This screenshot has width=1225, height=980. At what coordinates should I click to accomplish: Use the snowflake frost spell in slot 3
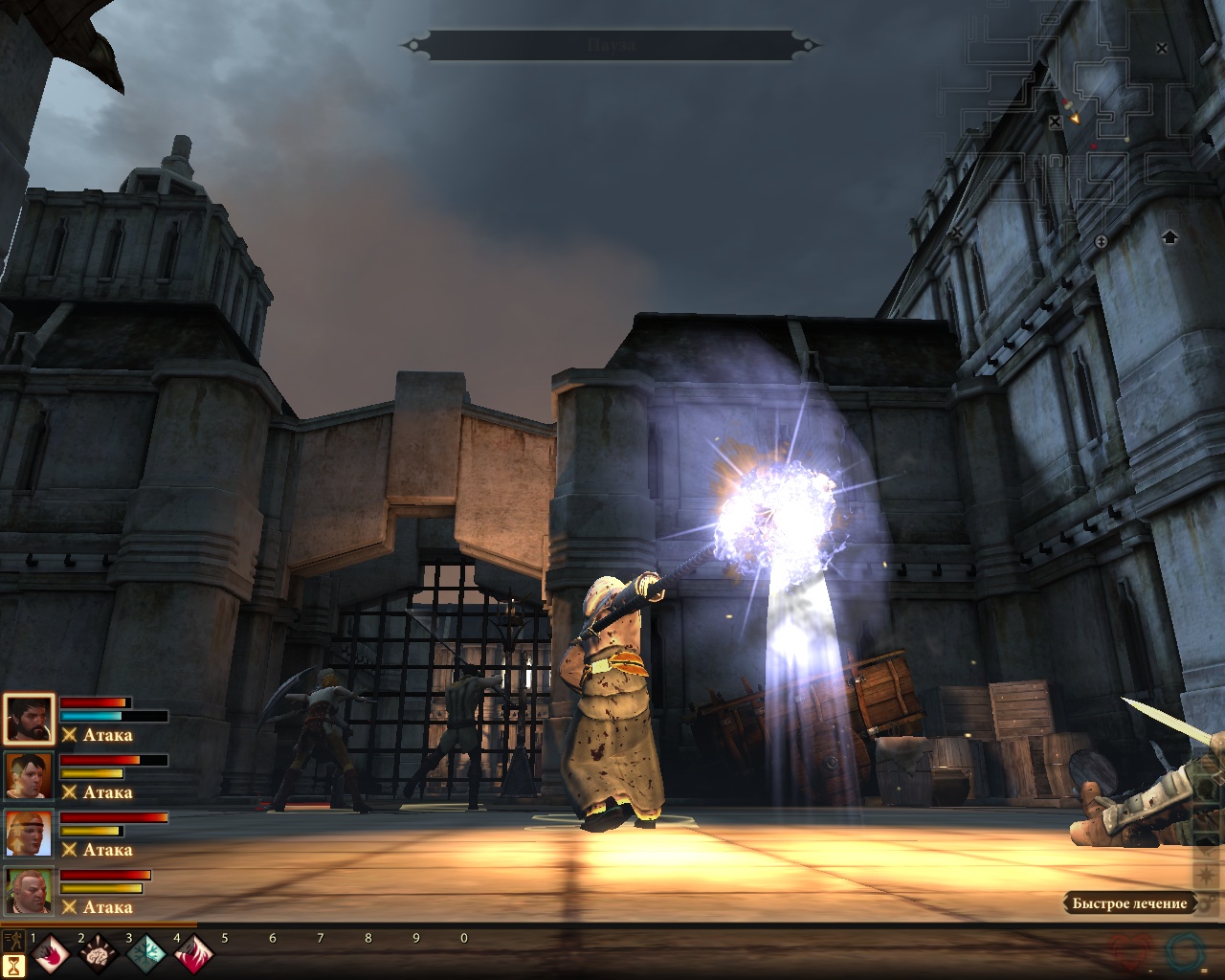coord(145,954)
